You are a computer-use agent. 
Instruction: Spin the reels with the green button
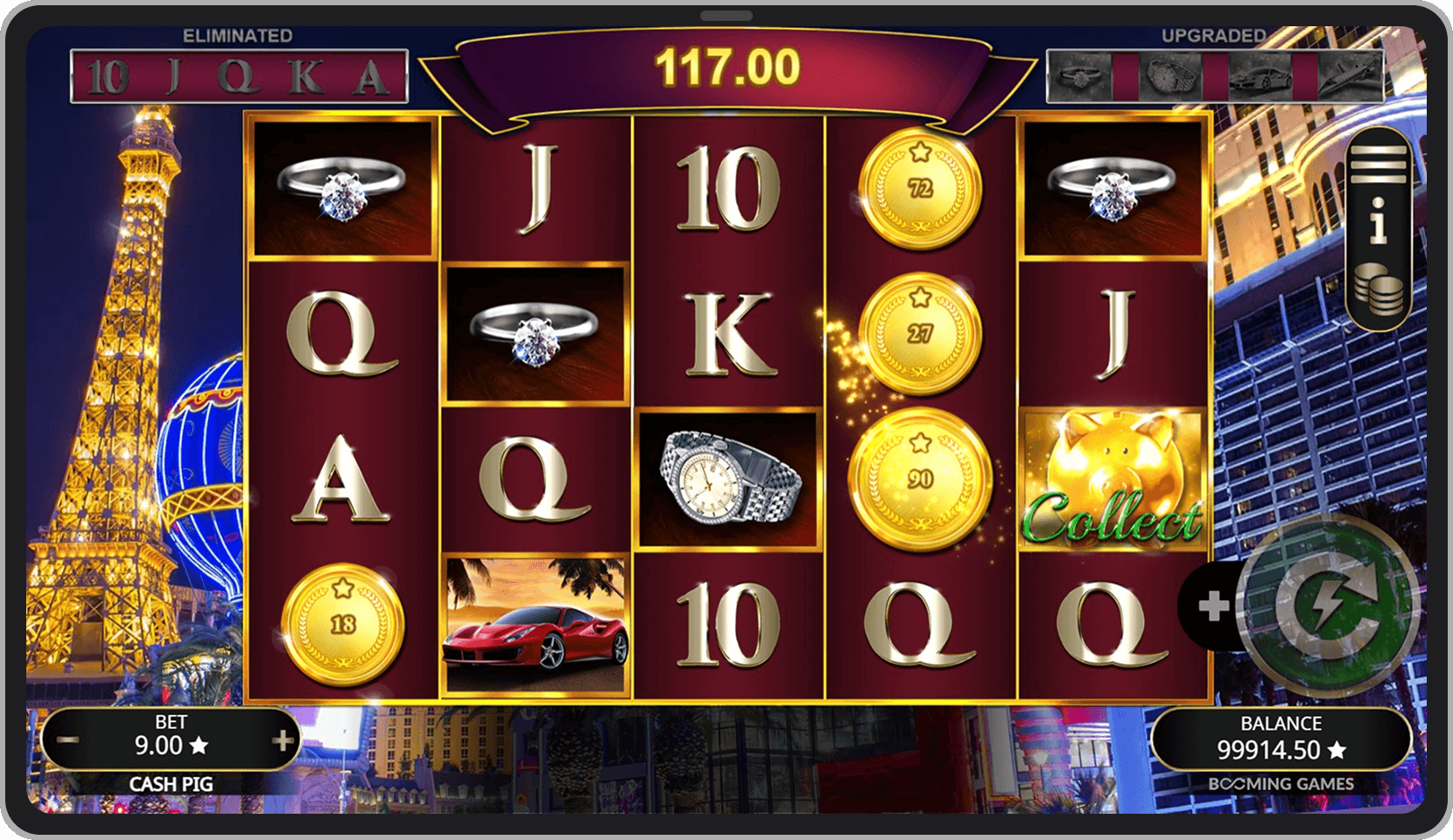1327,605
